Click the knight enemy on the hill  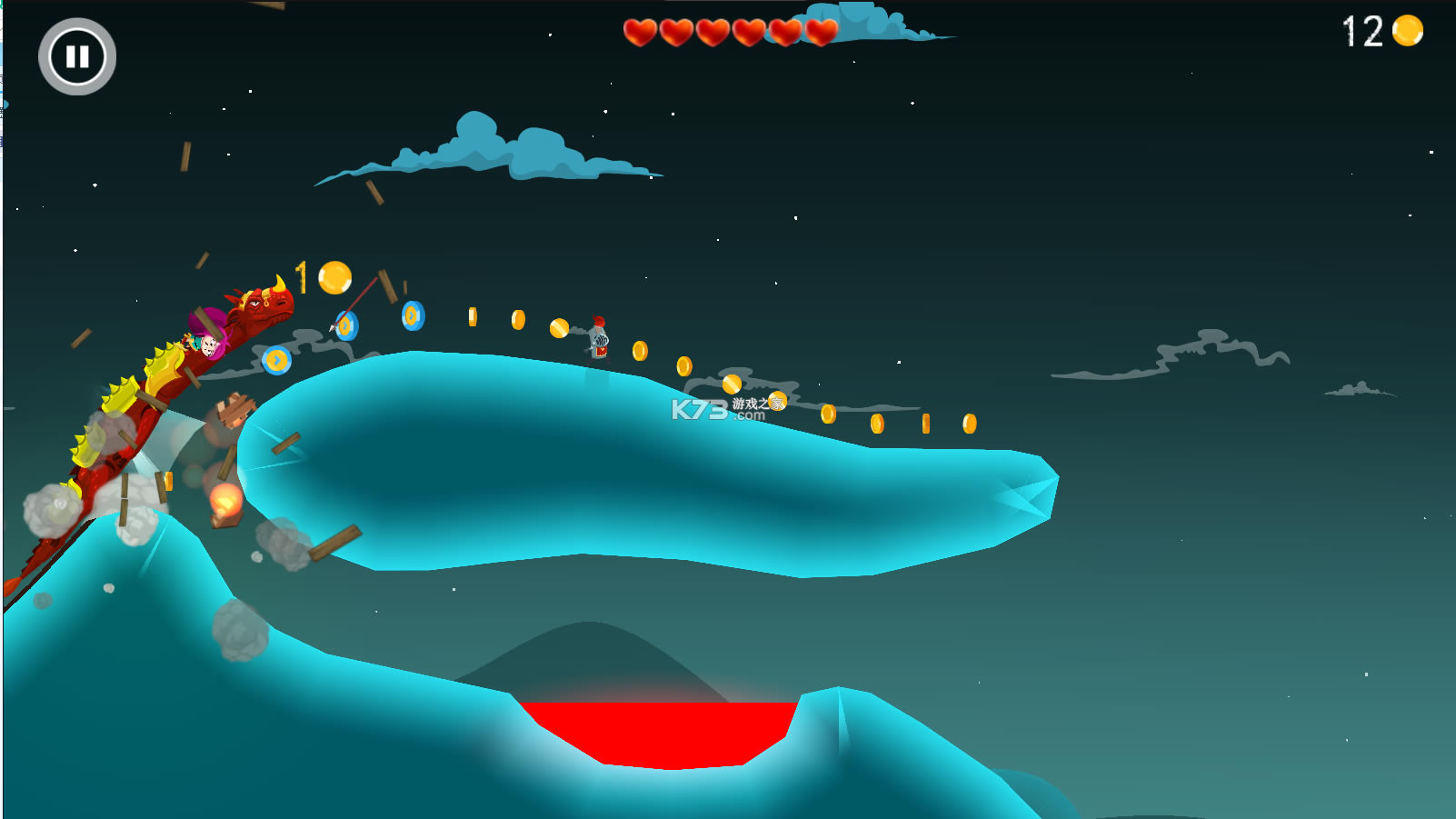click(600, 338)
